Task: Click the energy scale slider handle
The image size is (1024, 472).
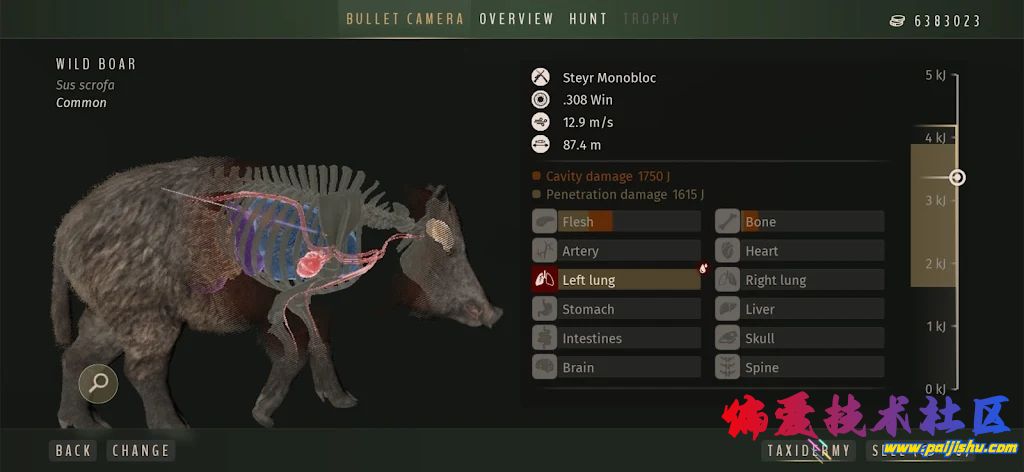Action: 957,177
